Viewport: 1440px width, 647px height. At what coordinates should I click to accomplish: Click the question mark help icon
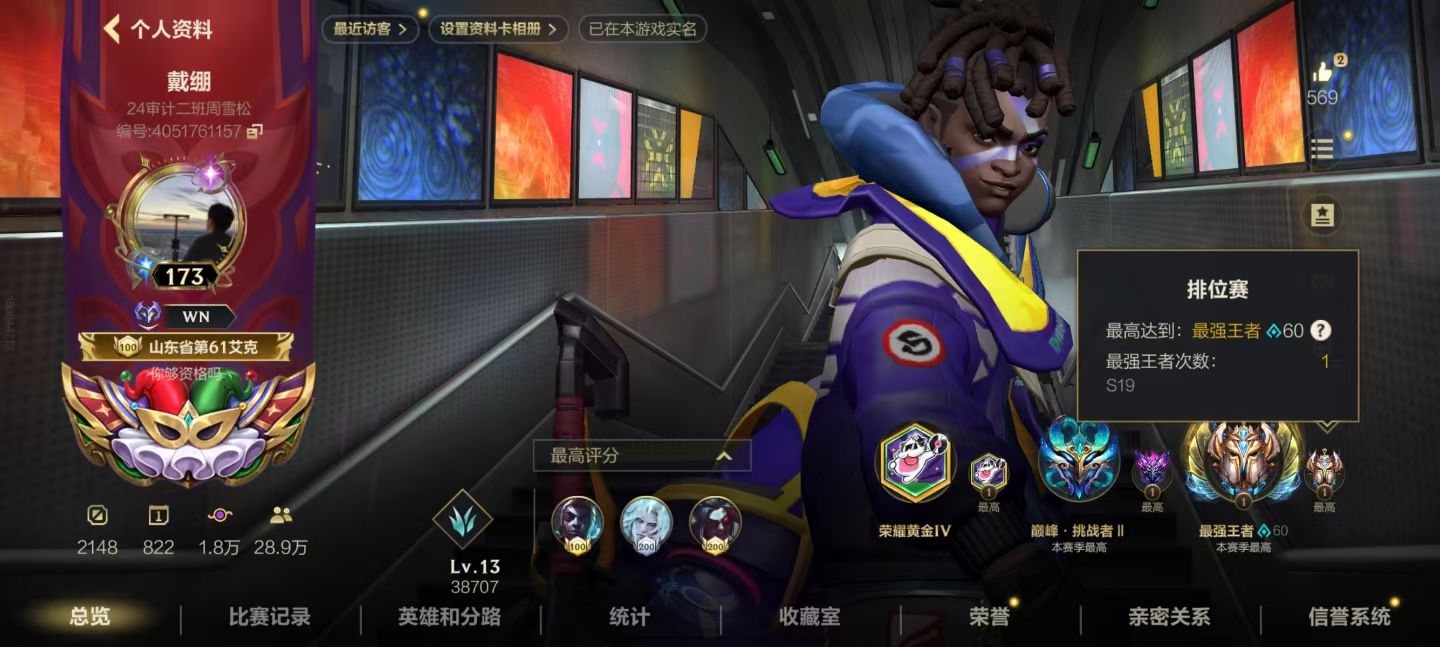click(1321, 331)
